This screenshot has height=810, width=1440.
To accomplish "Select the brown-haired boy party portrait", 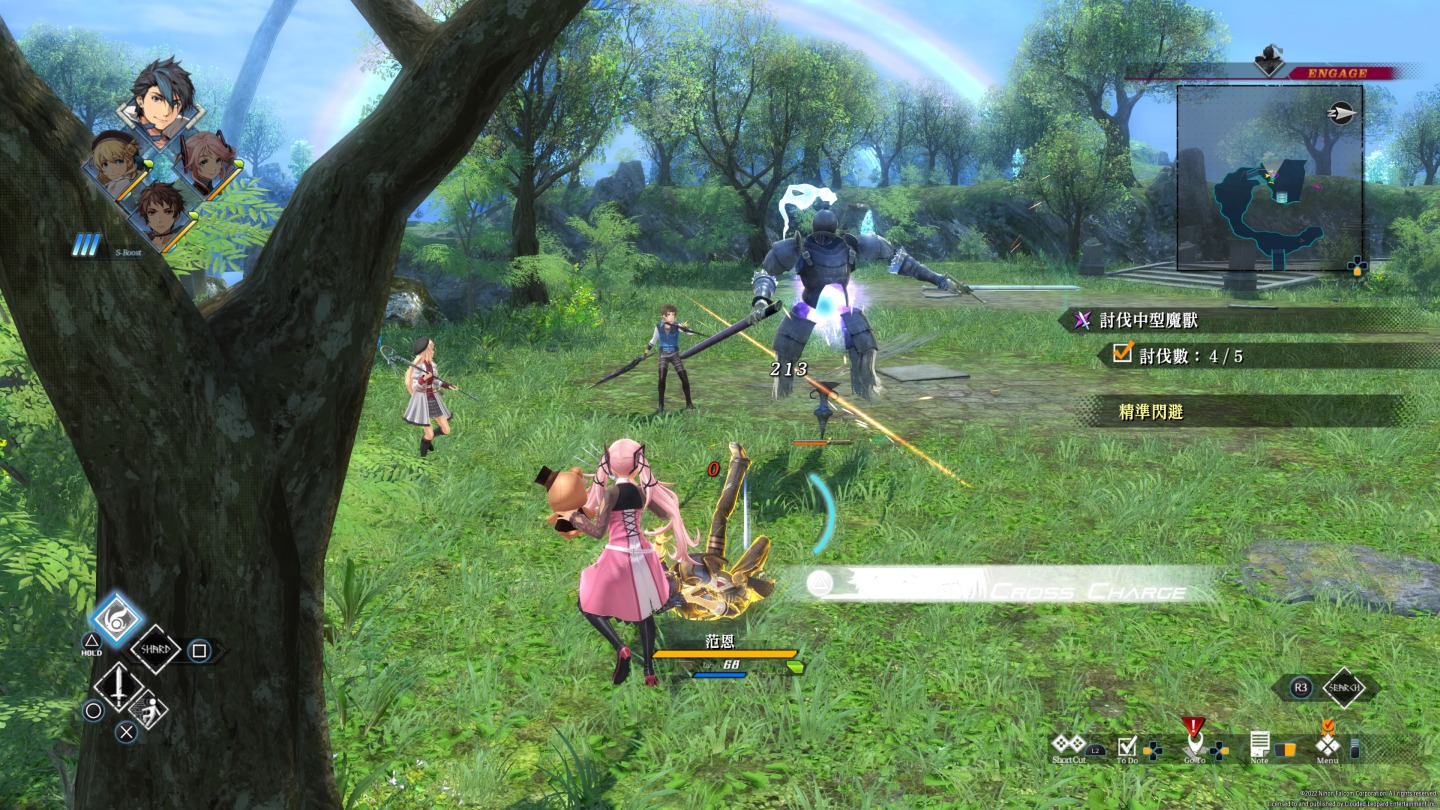I will pos(160,214).
